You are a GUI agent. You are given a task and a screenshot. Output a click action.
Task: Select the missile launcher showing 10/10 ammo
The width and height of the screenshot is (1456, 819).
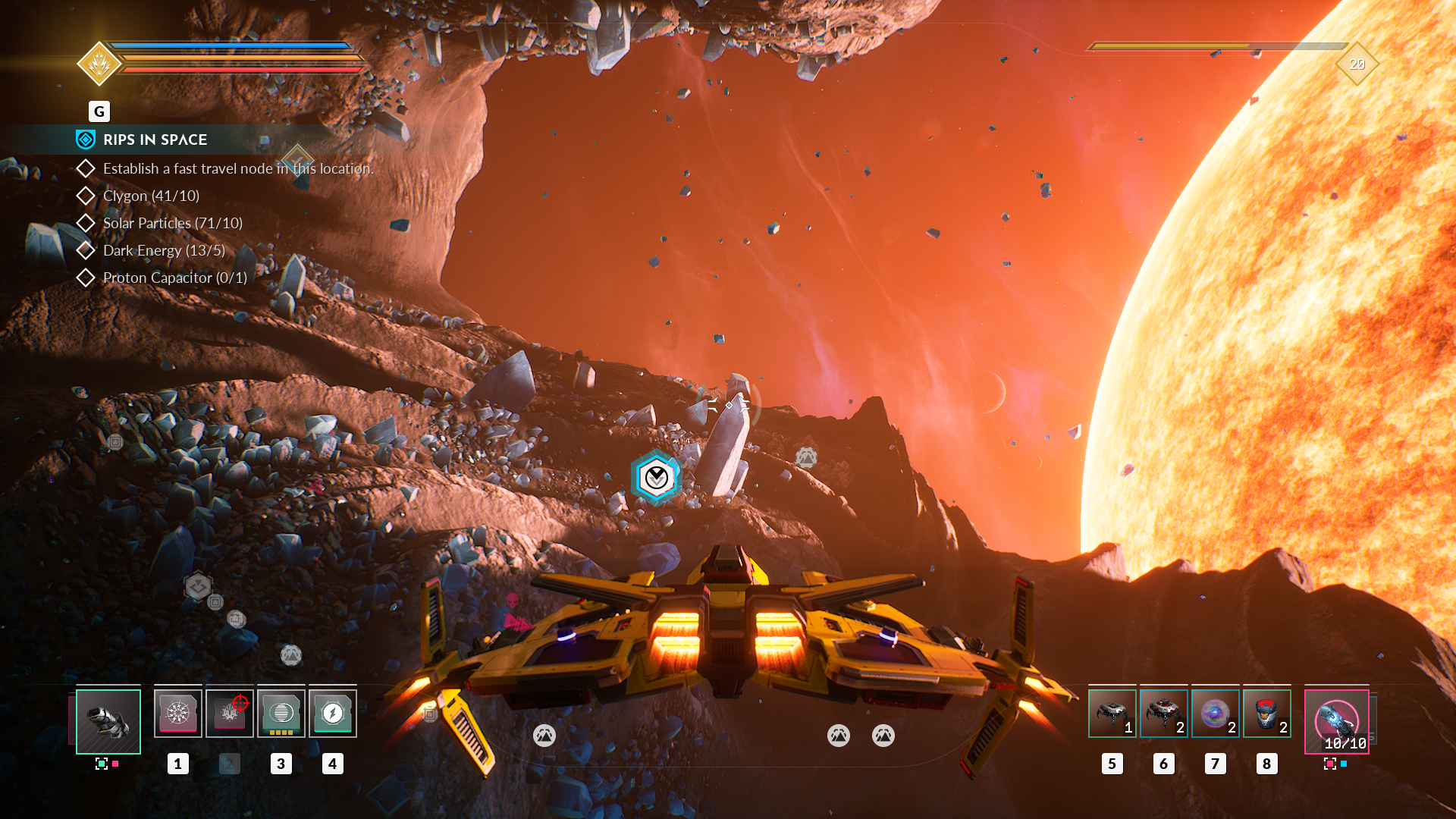click(1336, 720)
